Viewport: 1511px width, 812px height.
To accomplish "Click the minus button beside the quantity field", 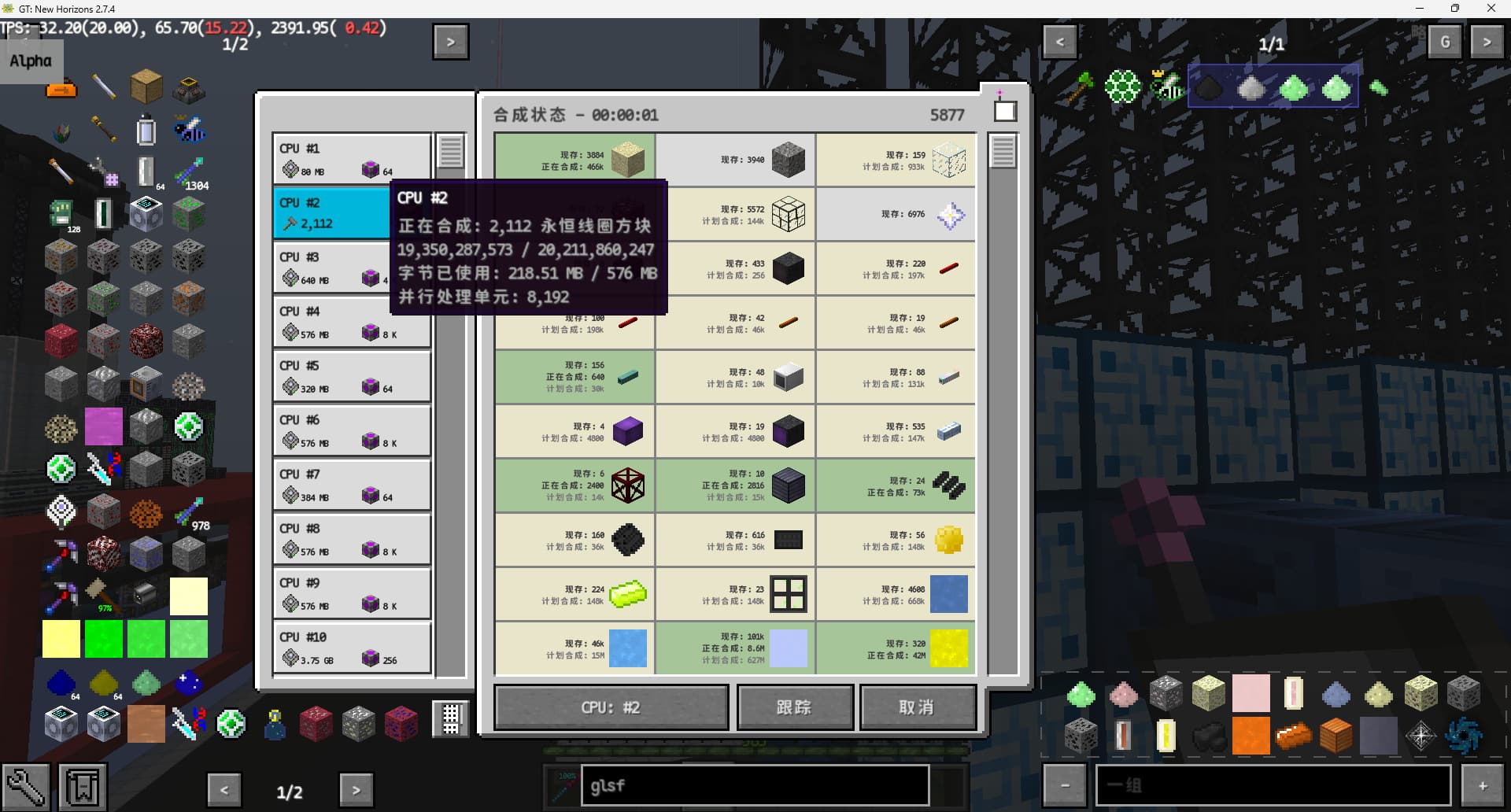I will [1064, 785].
